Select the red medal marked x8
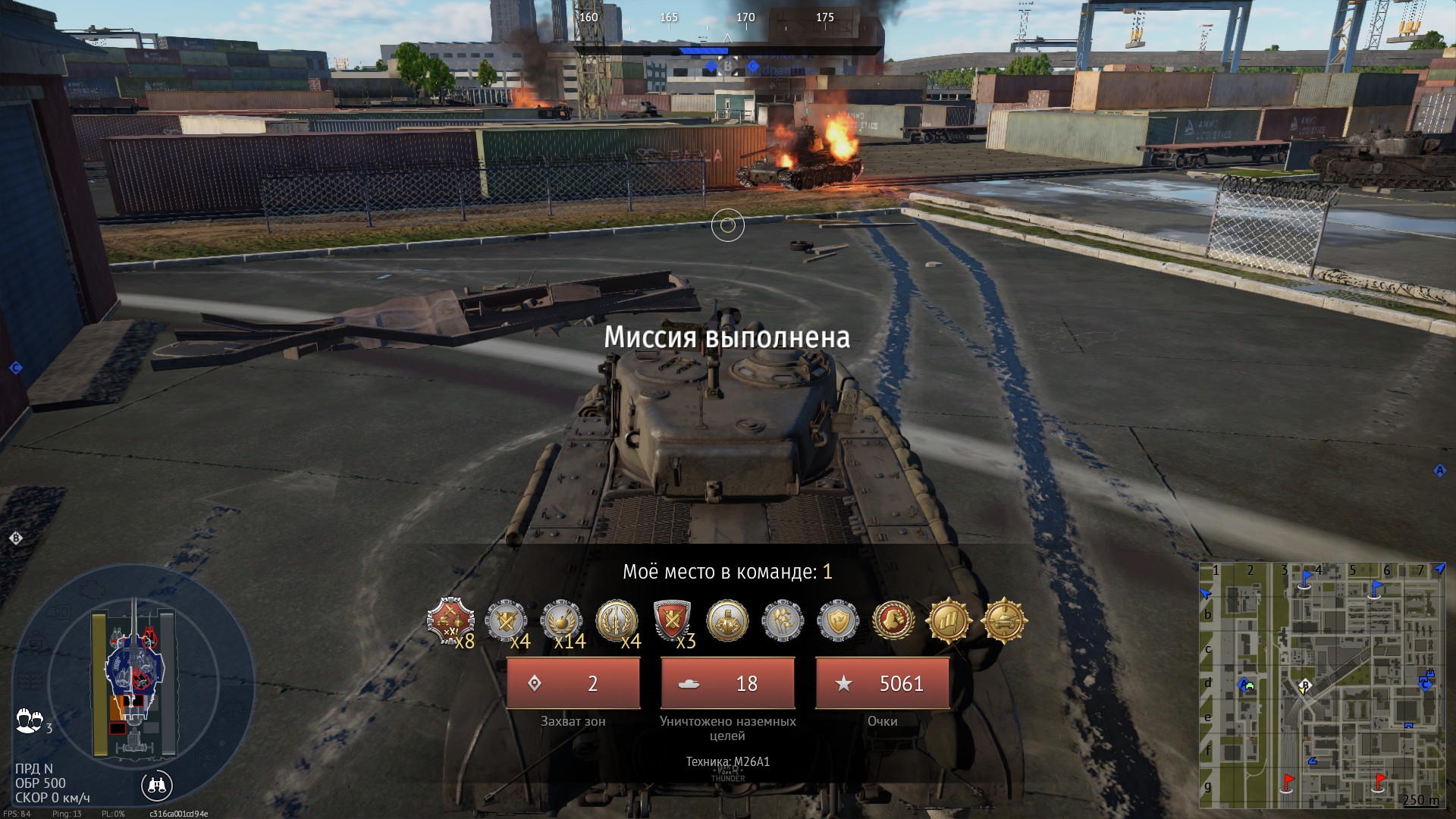Image resolution: width=1456 pixels, height=819 pixels. click(x=451, y=622)
